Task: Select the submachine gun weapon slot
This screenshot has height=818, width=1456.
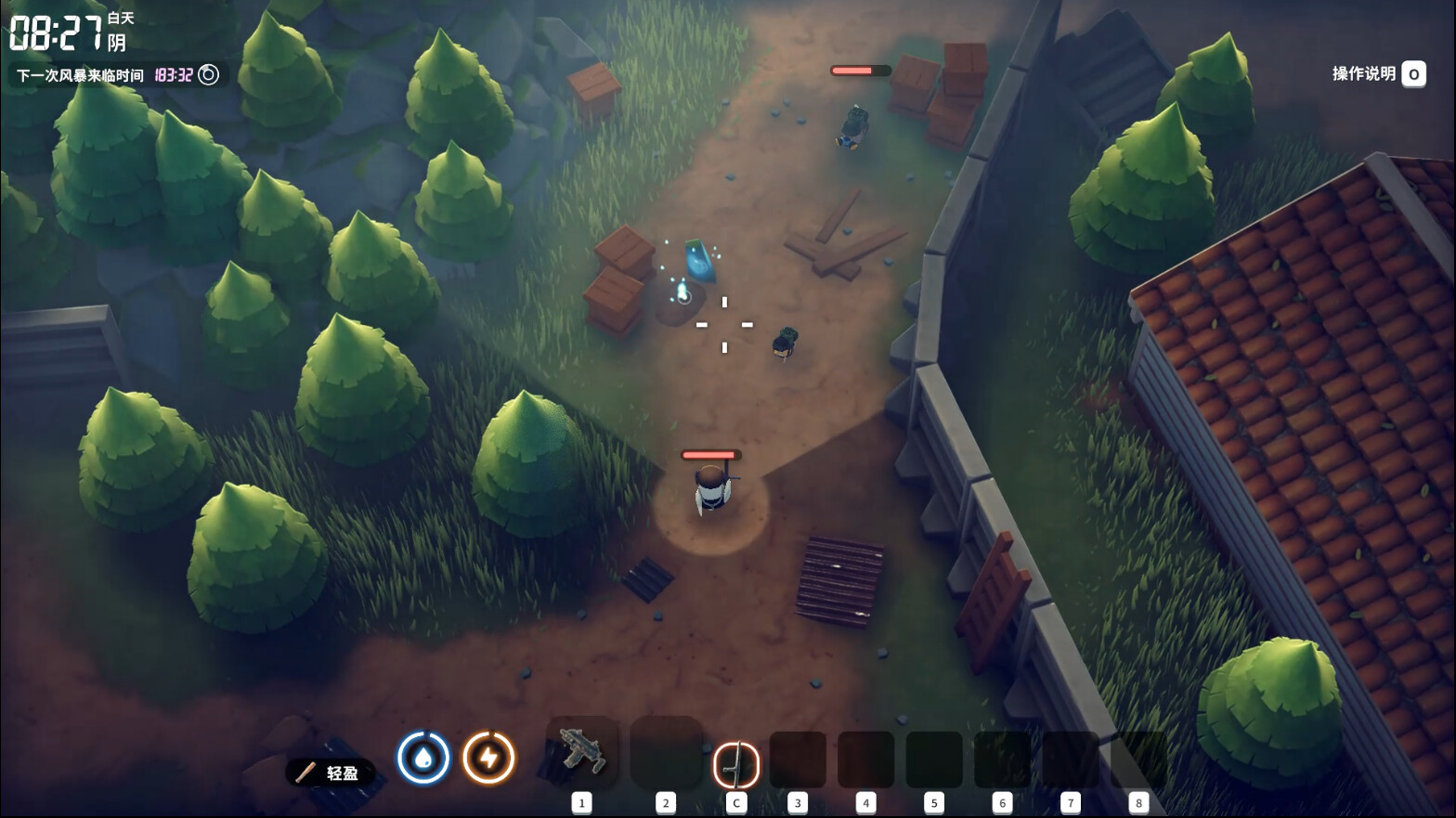Action: (x=582, y=752)
